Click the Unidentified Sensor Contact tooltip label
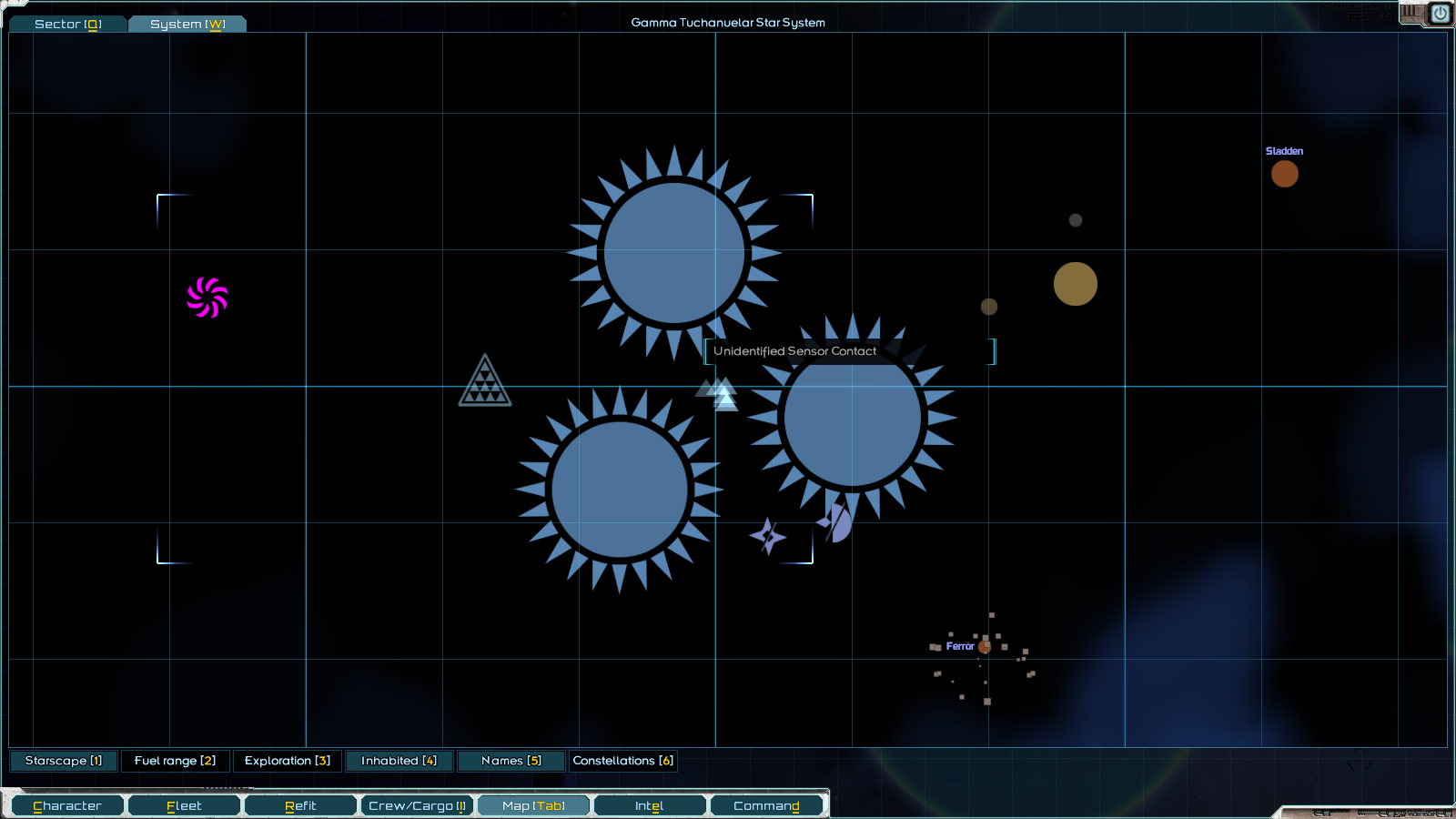The height and width of the screenshot is (819, 1456). 794,350
